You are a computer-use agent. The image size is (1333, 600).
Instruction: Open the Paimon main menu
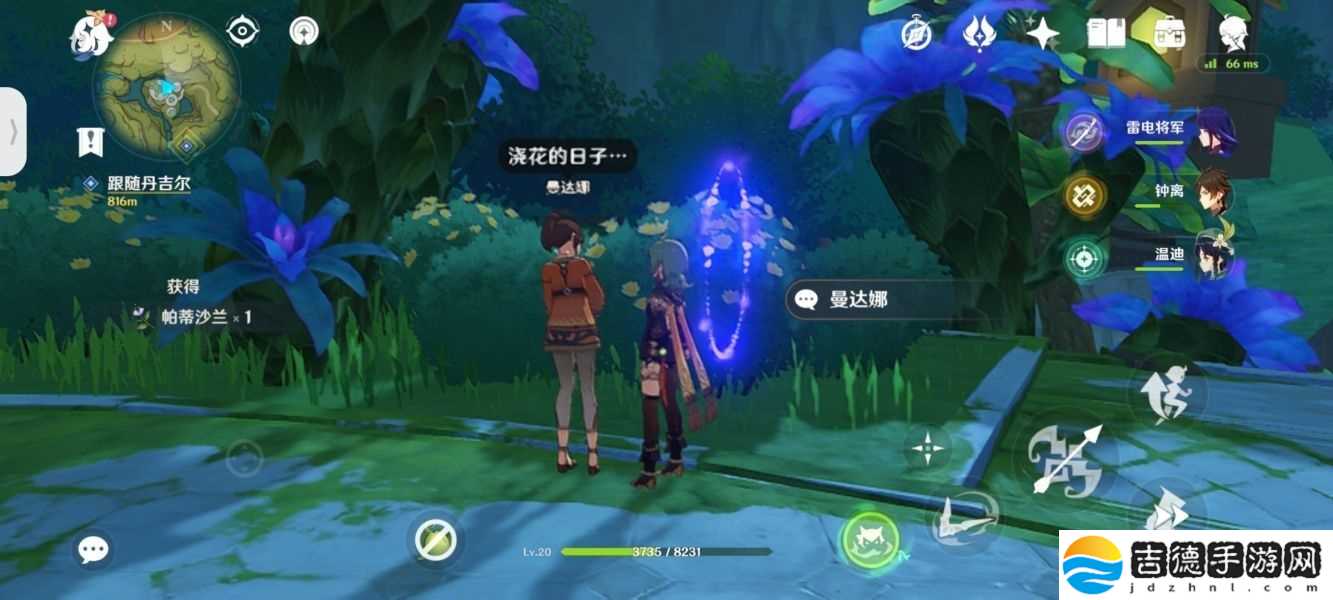[x=88, y=35]
